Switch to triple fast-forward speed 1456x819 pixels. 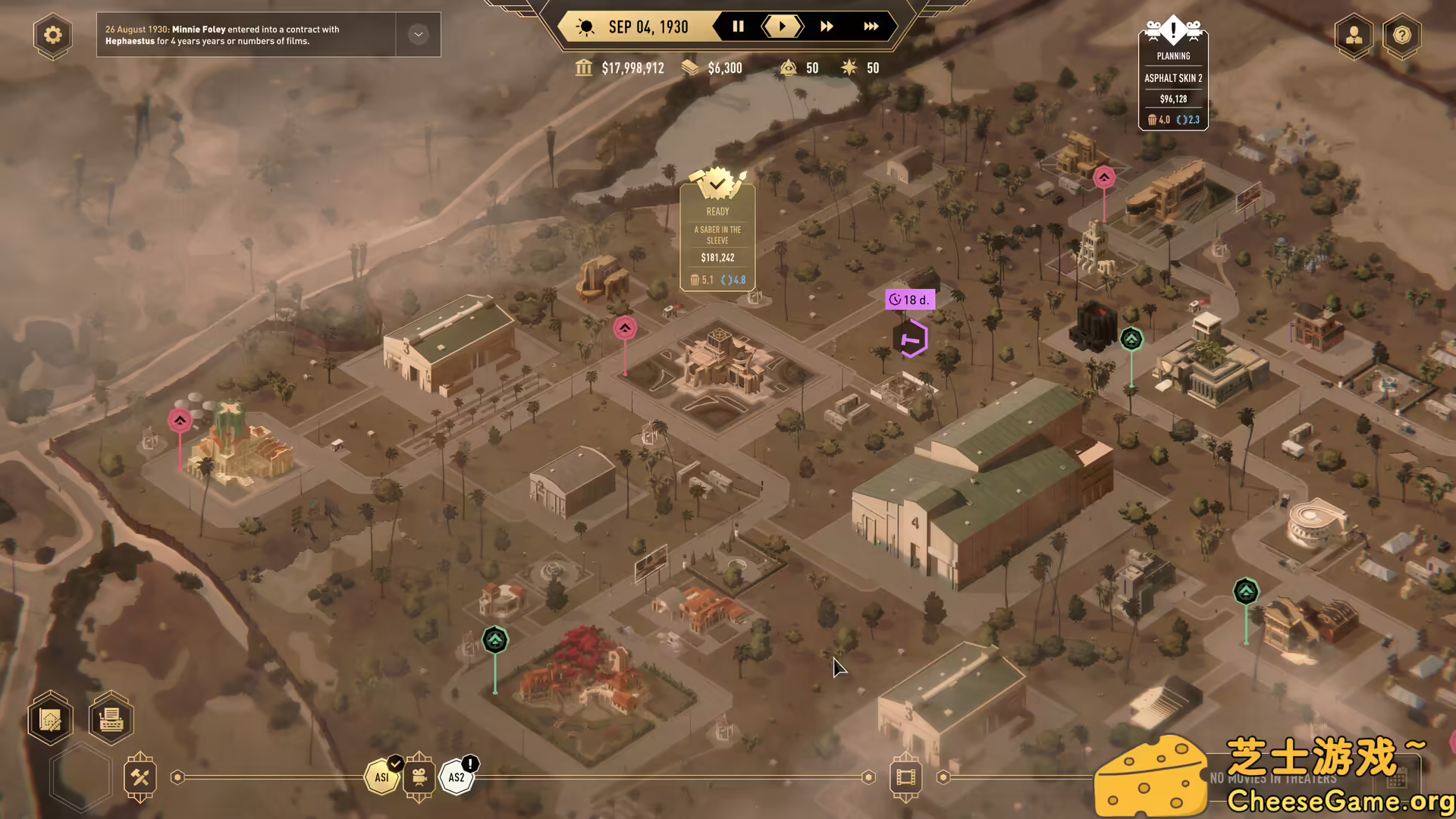click(871, 27)
